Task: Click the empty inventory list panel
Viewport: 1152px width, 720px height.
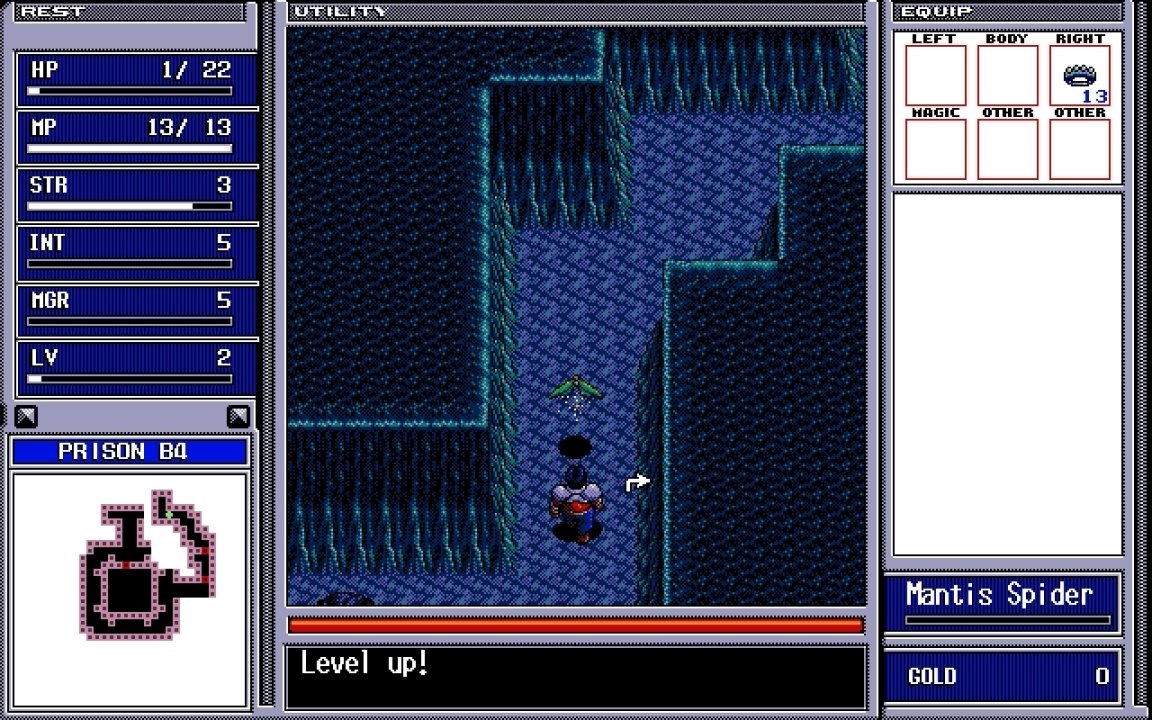Action: pos(1007,374)
